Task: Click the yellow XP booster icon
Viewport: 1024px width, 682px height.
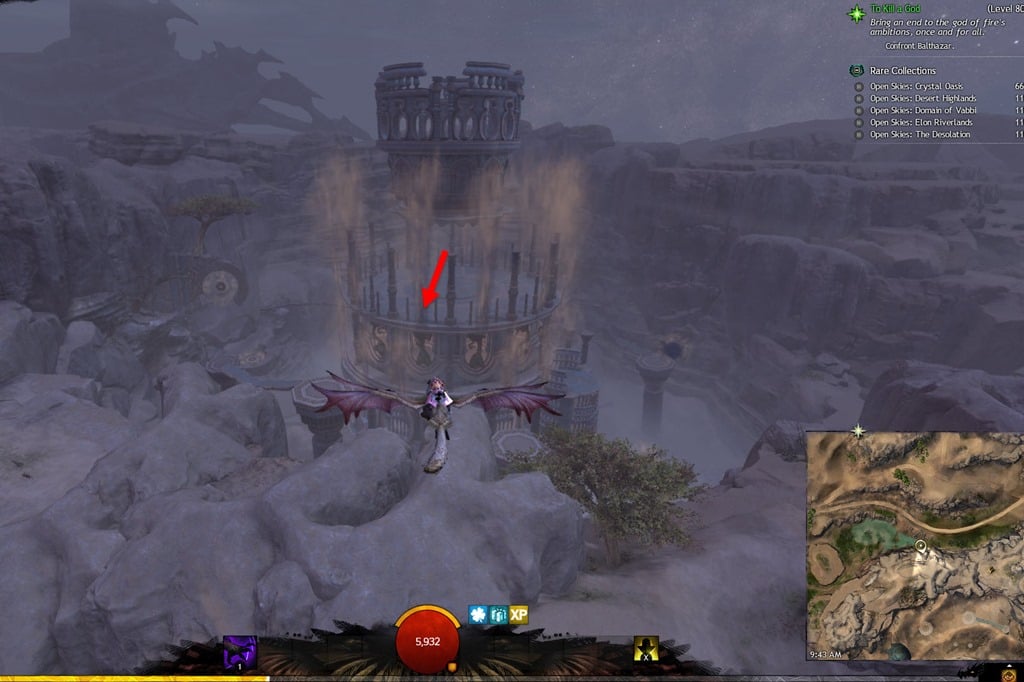Action: pyautogui.click(x=518, y=615)
